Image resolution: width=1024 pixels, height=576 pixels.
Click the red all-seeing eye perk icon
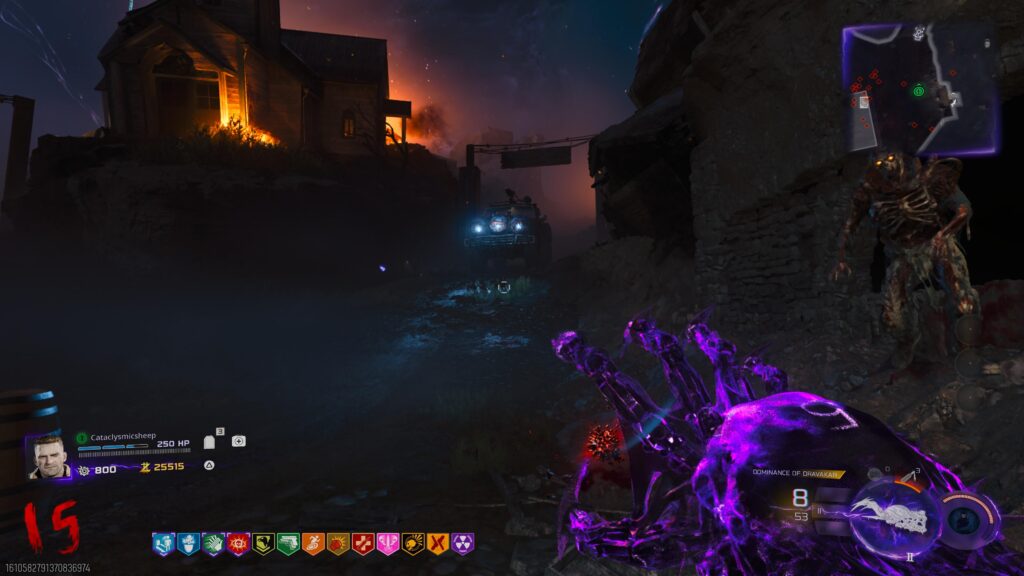tap(238, 544)
